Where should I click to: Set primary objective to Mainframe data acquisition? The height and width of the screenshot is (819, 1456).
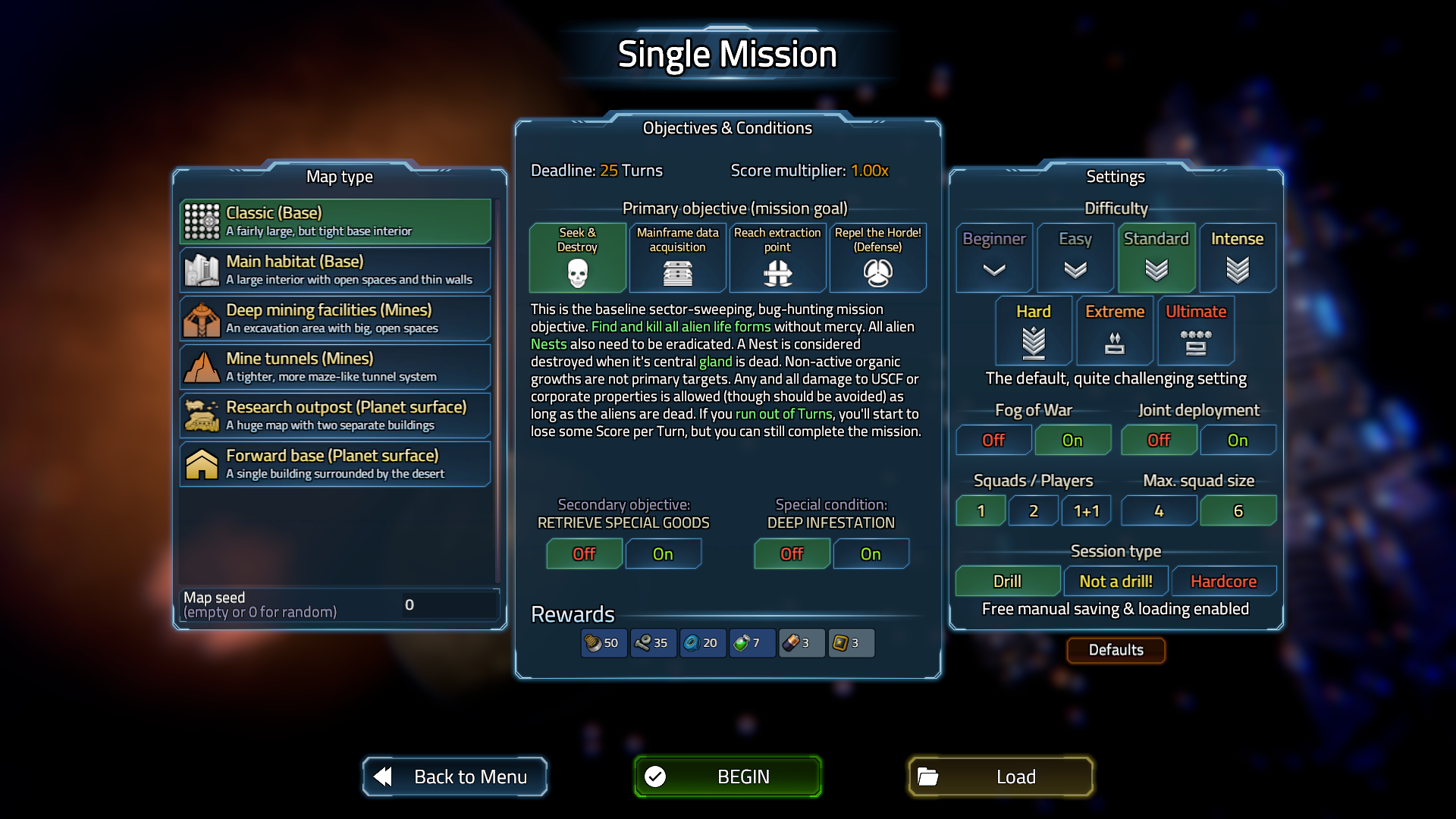point(677,258)
